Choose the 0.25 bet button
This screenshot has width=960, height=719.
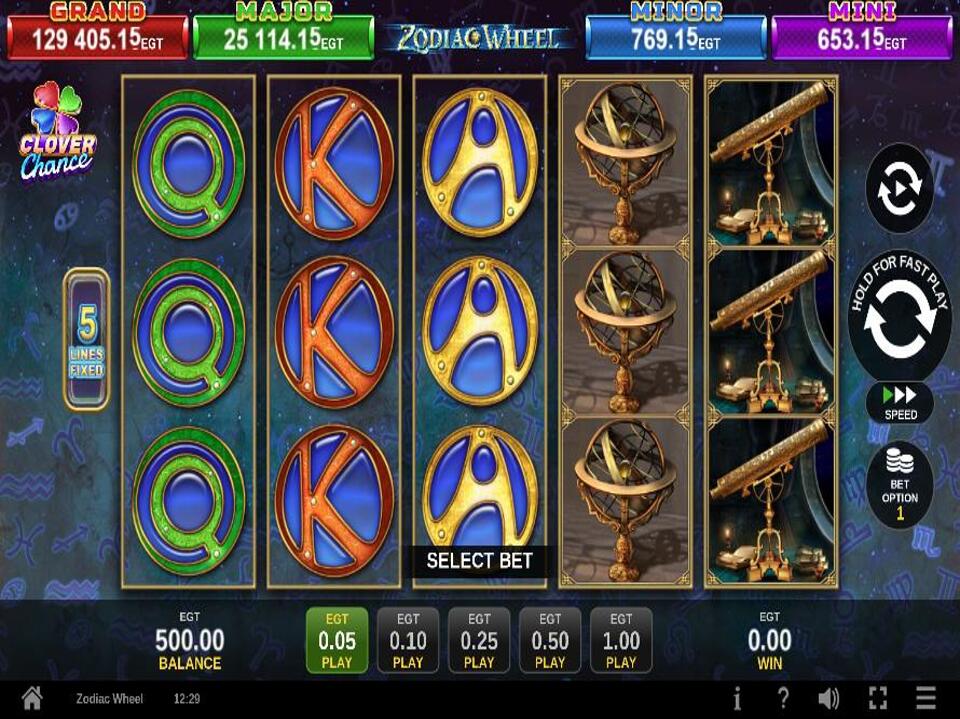pos(479,640)
